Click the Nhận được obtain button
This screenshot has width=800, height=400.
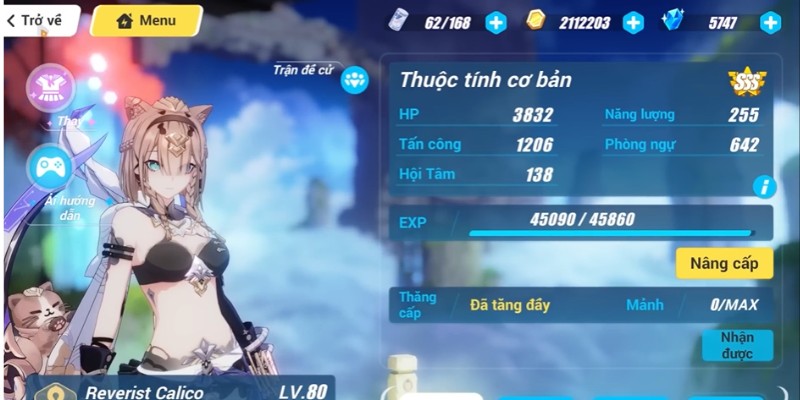[737, 345]
